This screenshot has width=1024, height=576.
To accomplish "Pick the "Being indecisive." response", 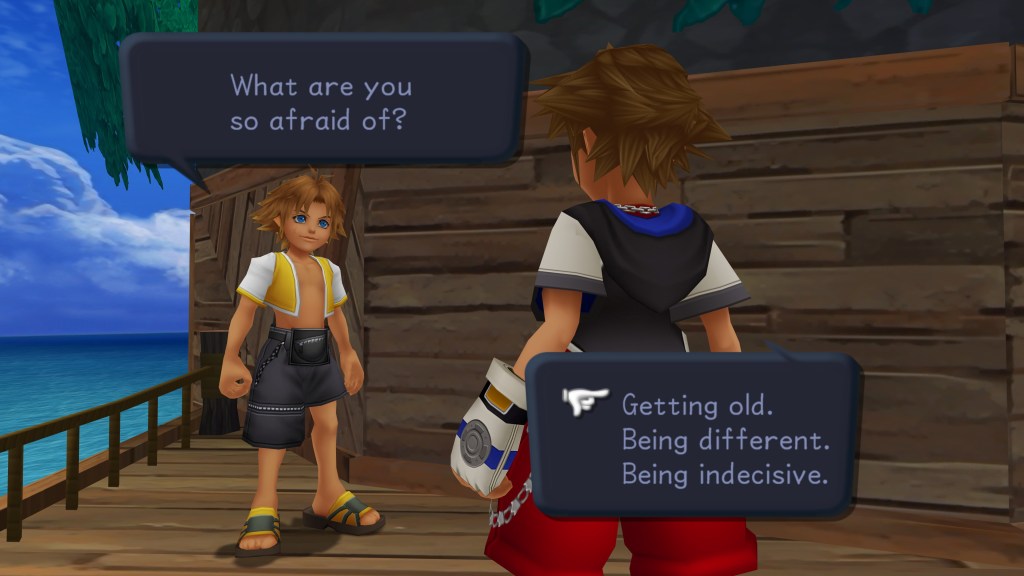I will point(725,473).
